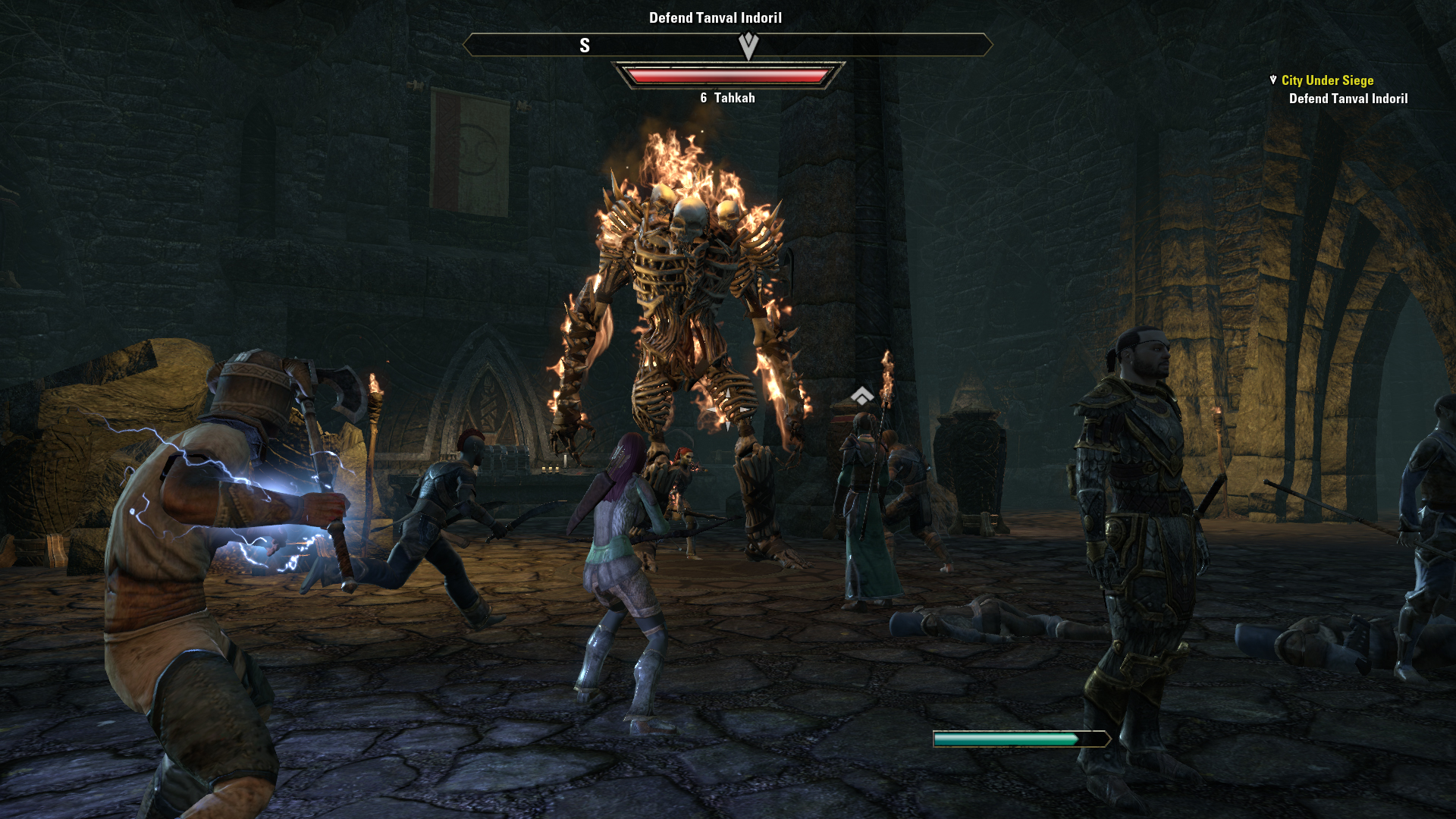
Task: Click the quest marker on the compass
Action: tap(748, 45)
